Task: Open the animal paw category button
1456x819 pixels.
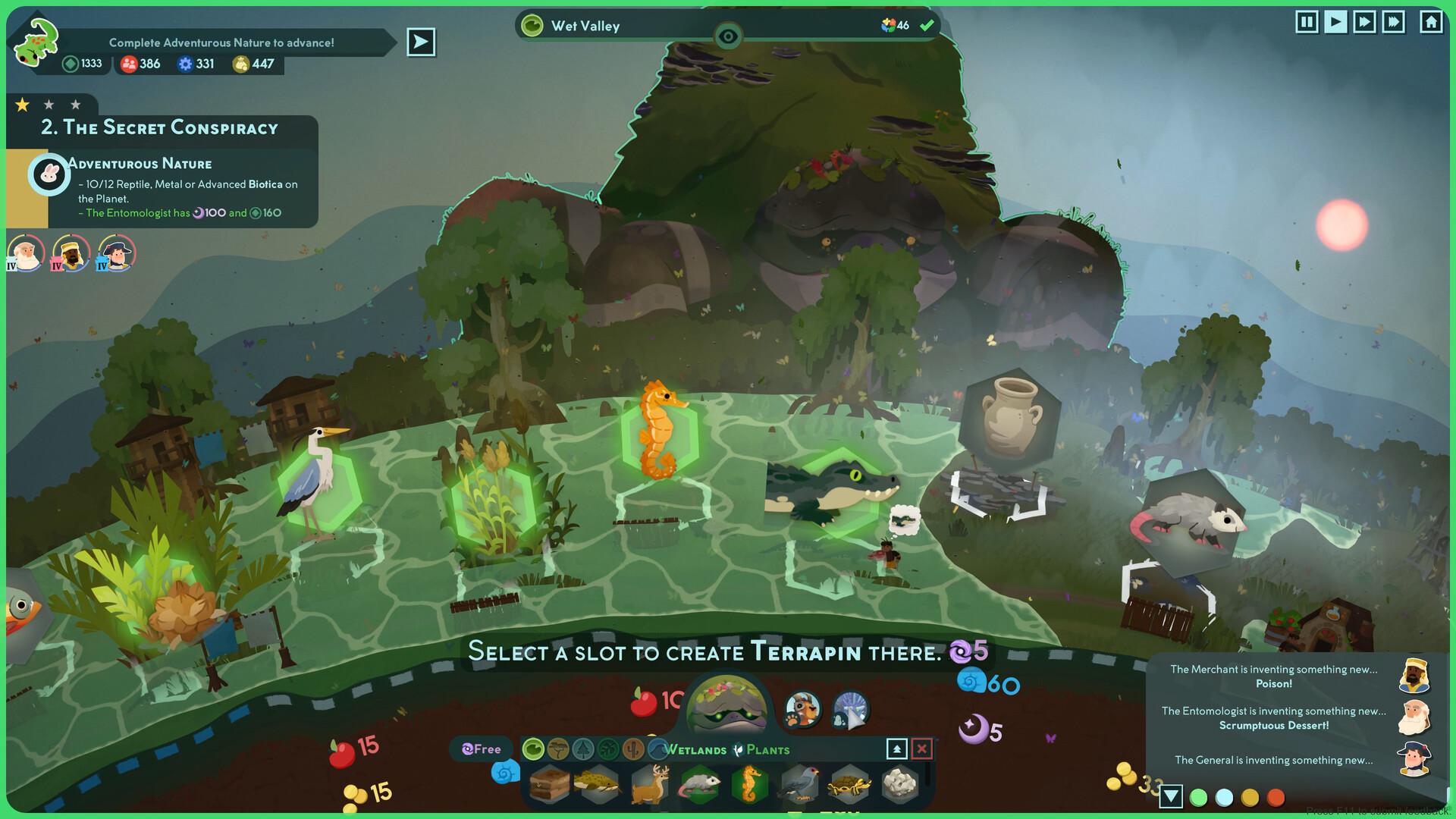Action: pos(802,711)
